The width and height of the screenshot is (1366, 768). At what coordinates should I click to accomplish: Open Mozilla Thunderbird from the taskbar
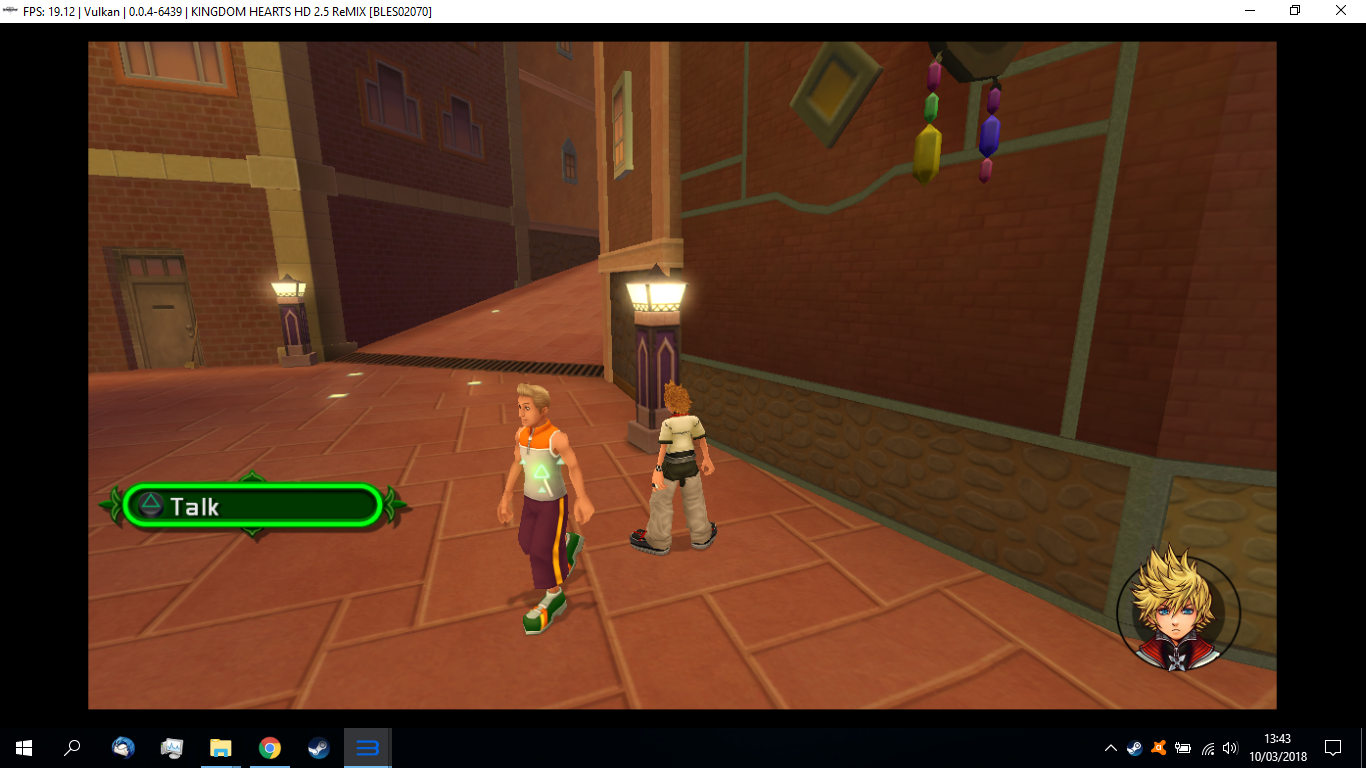122,748
